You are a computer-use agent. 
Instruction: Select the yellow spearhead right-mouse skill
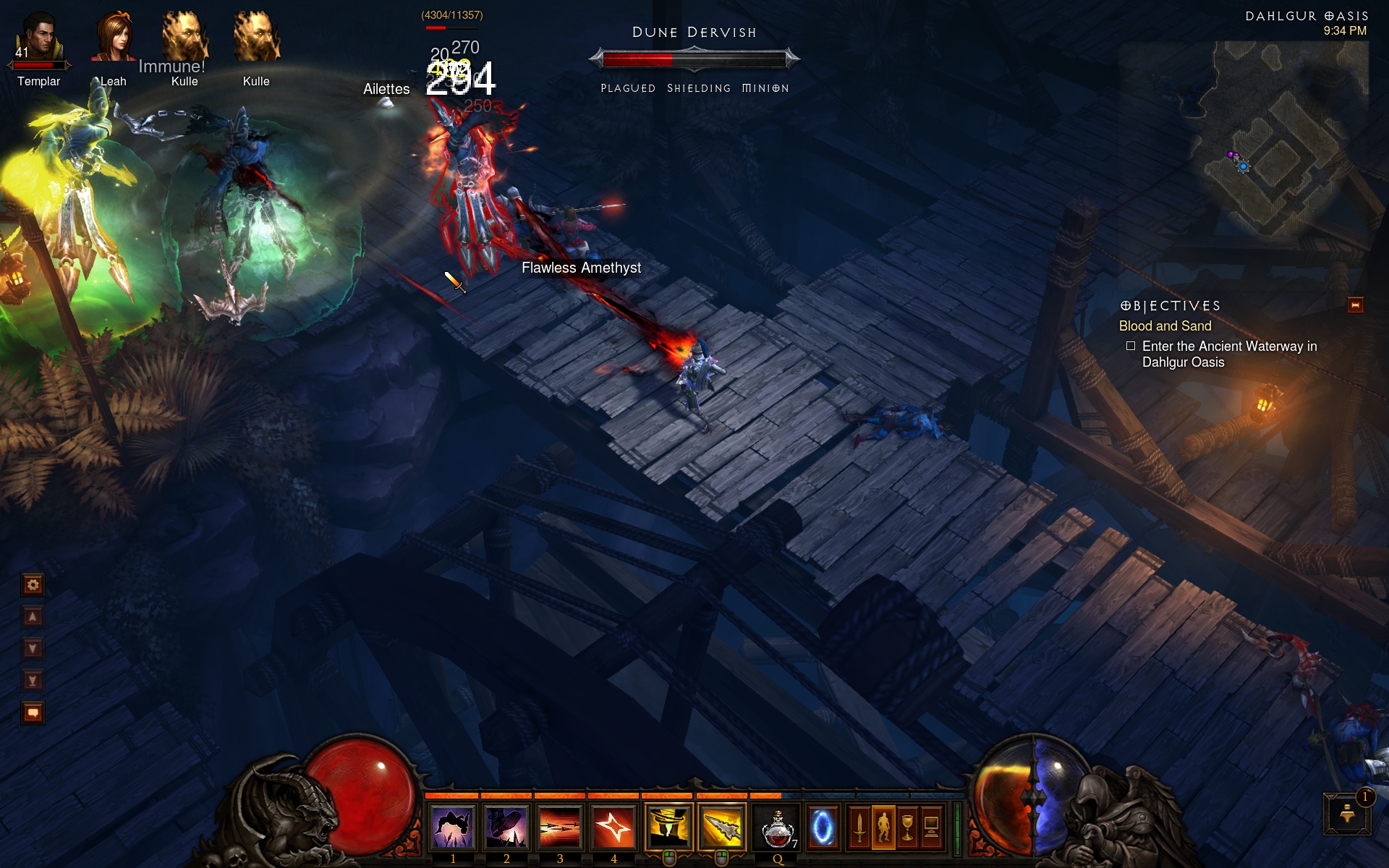click(722, 827)
